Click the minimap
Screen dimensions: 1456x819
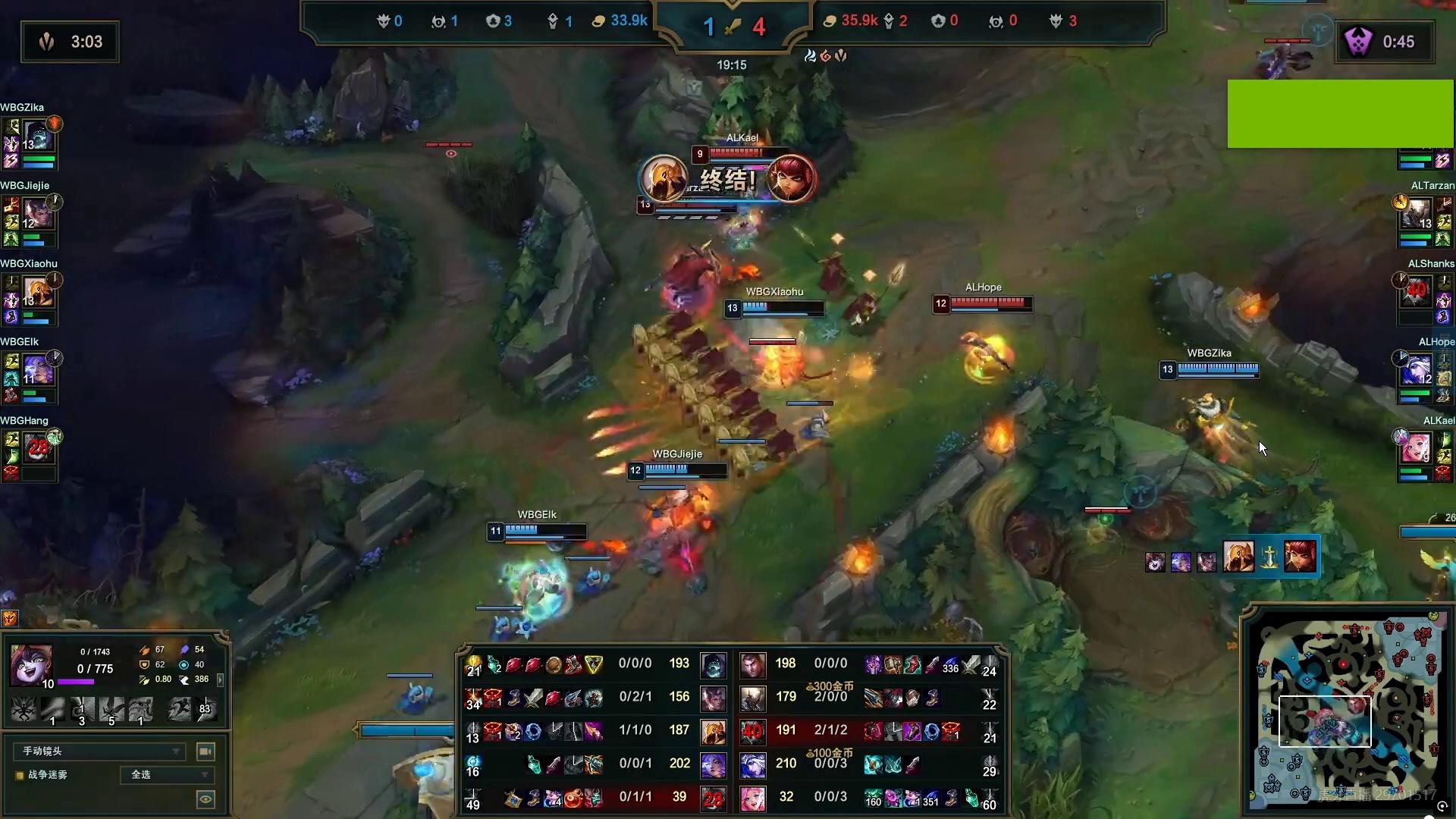coord(1346,709)
